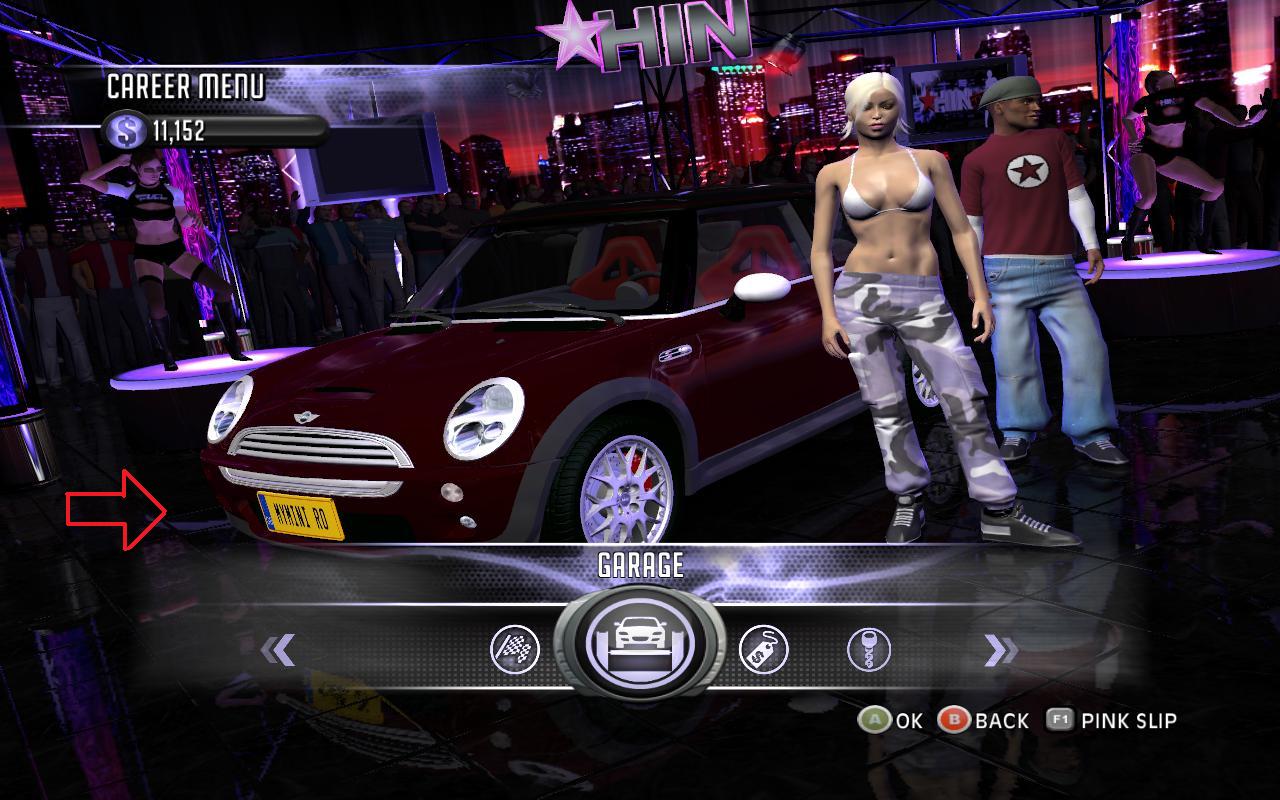Select the car key icon

pos(868,650)
